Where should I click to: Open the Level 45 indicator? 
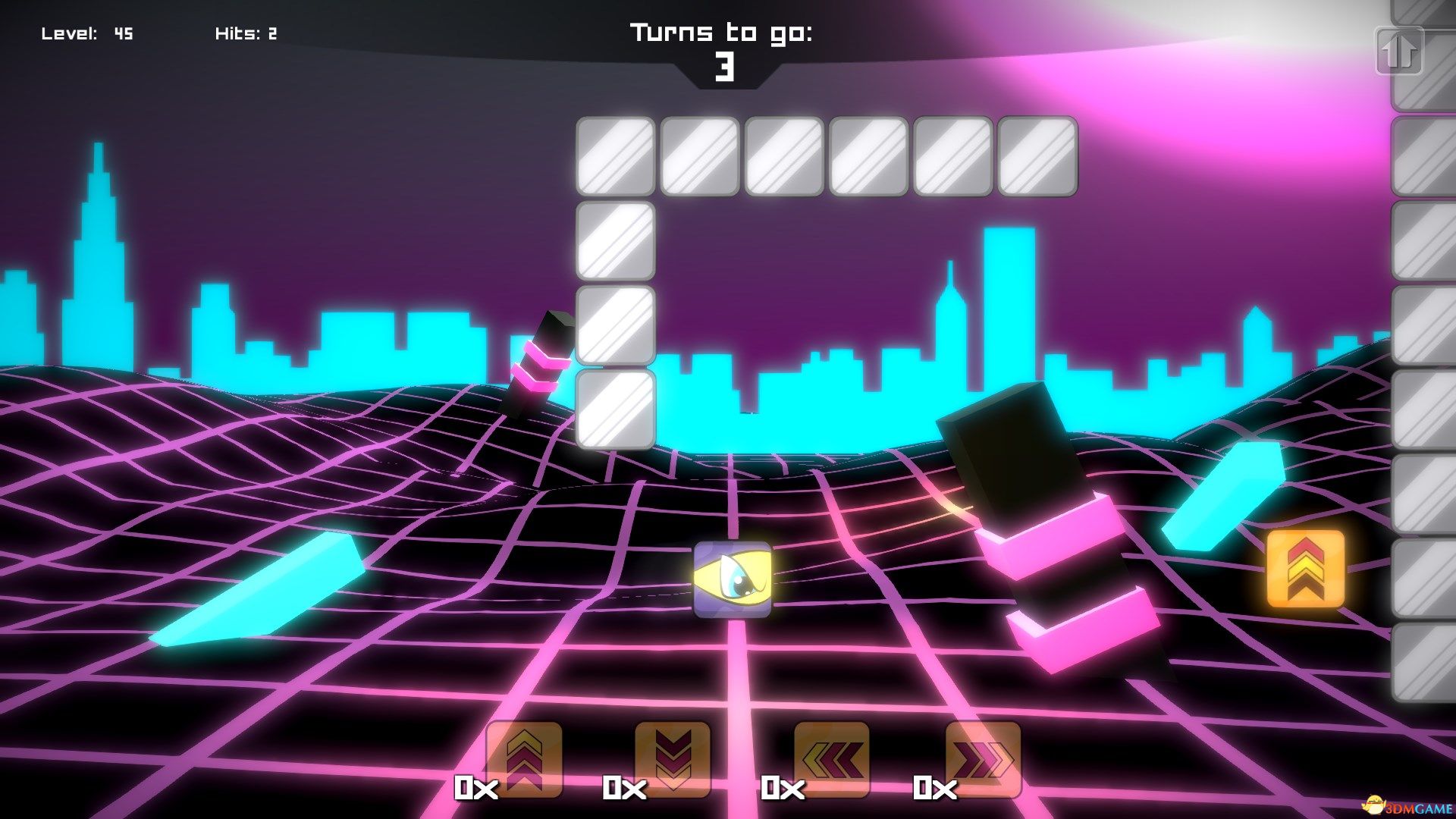87,33
